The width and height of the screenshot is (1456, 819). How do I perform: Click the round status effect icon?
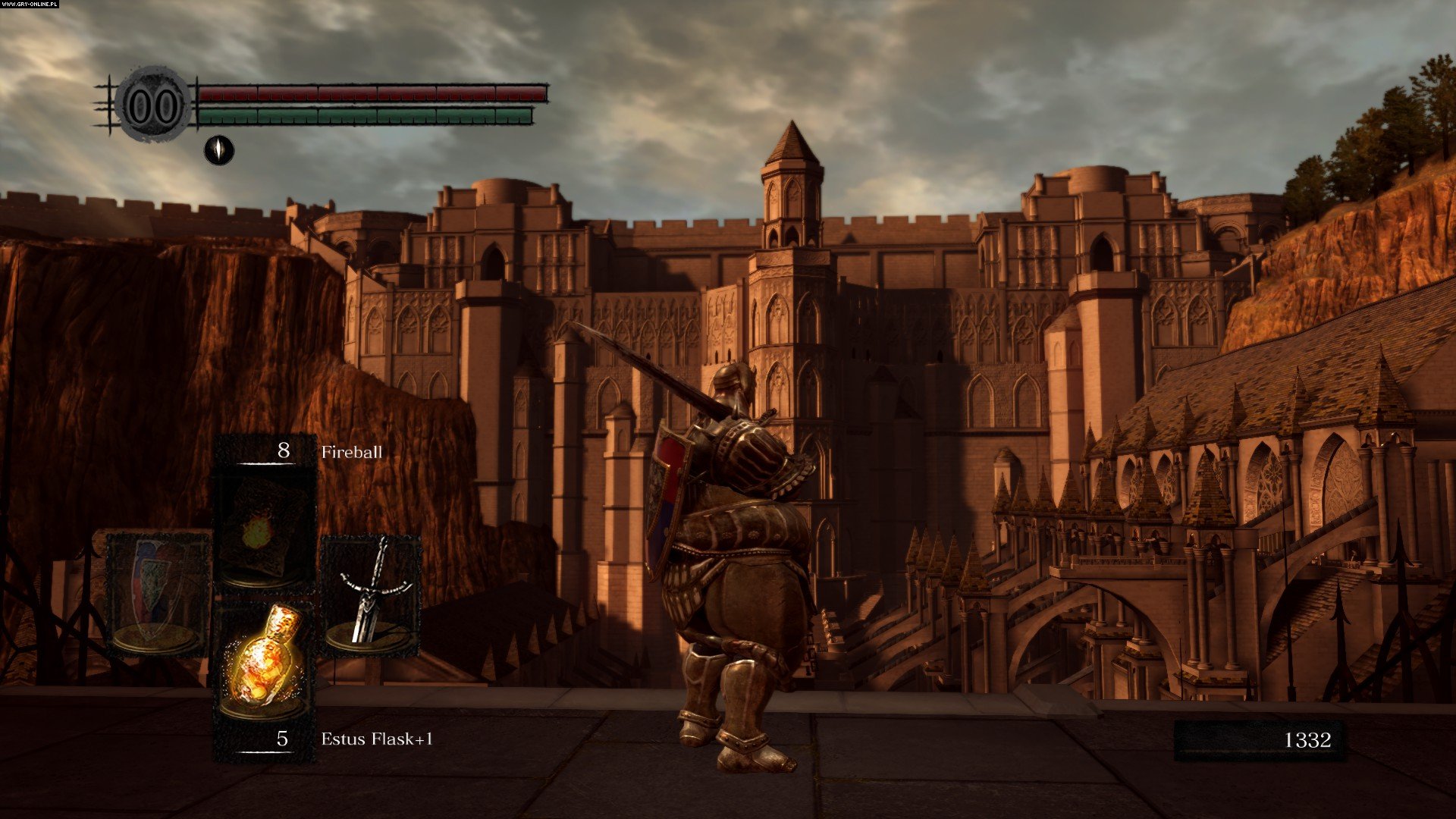coord(219,150)
